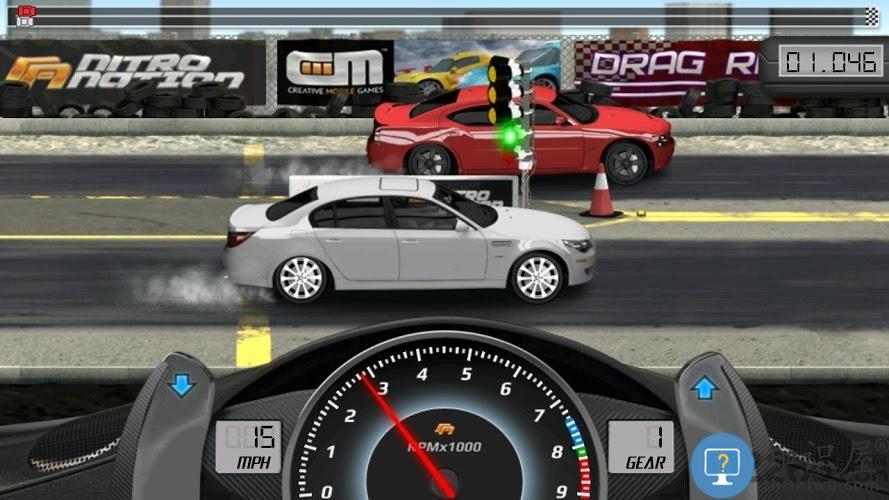The height and width of the screenshot is (500, 889).
Task: Shift down with the blue down-arrow paddle
Action: (182, 385)
